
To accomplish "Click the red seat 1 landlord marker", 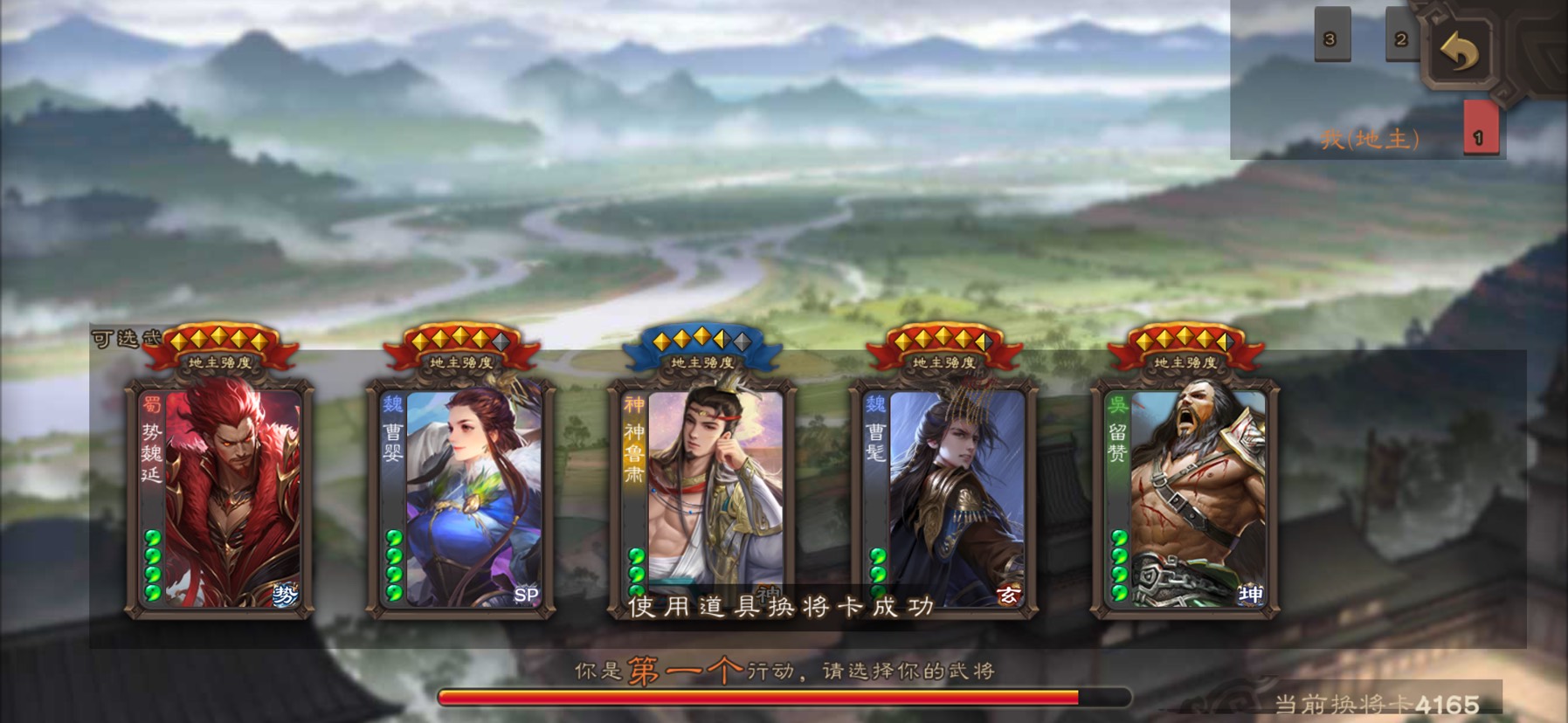I will (x=1479, y=131).
